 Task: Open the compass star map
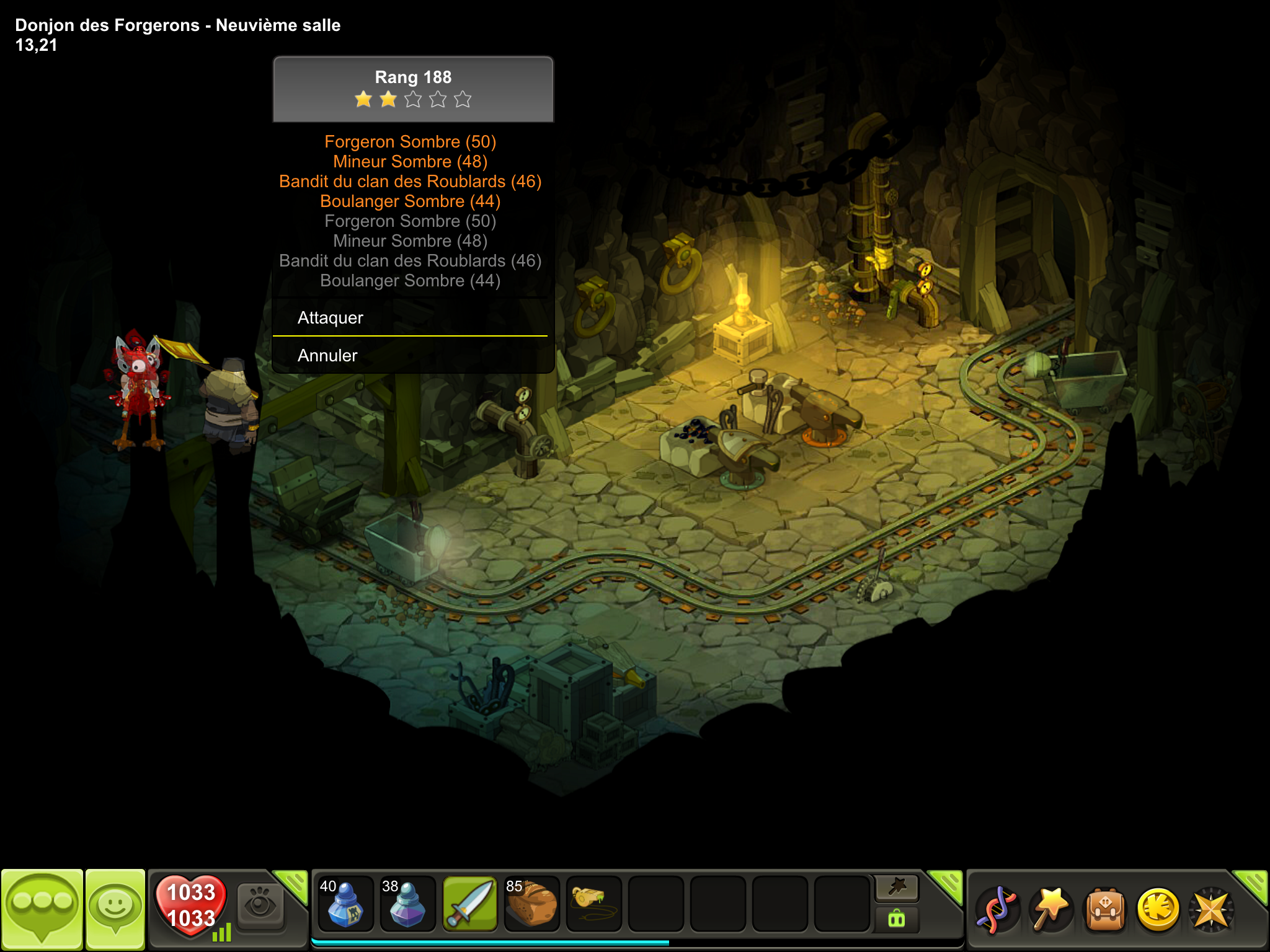(x=1211, y=909)
